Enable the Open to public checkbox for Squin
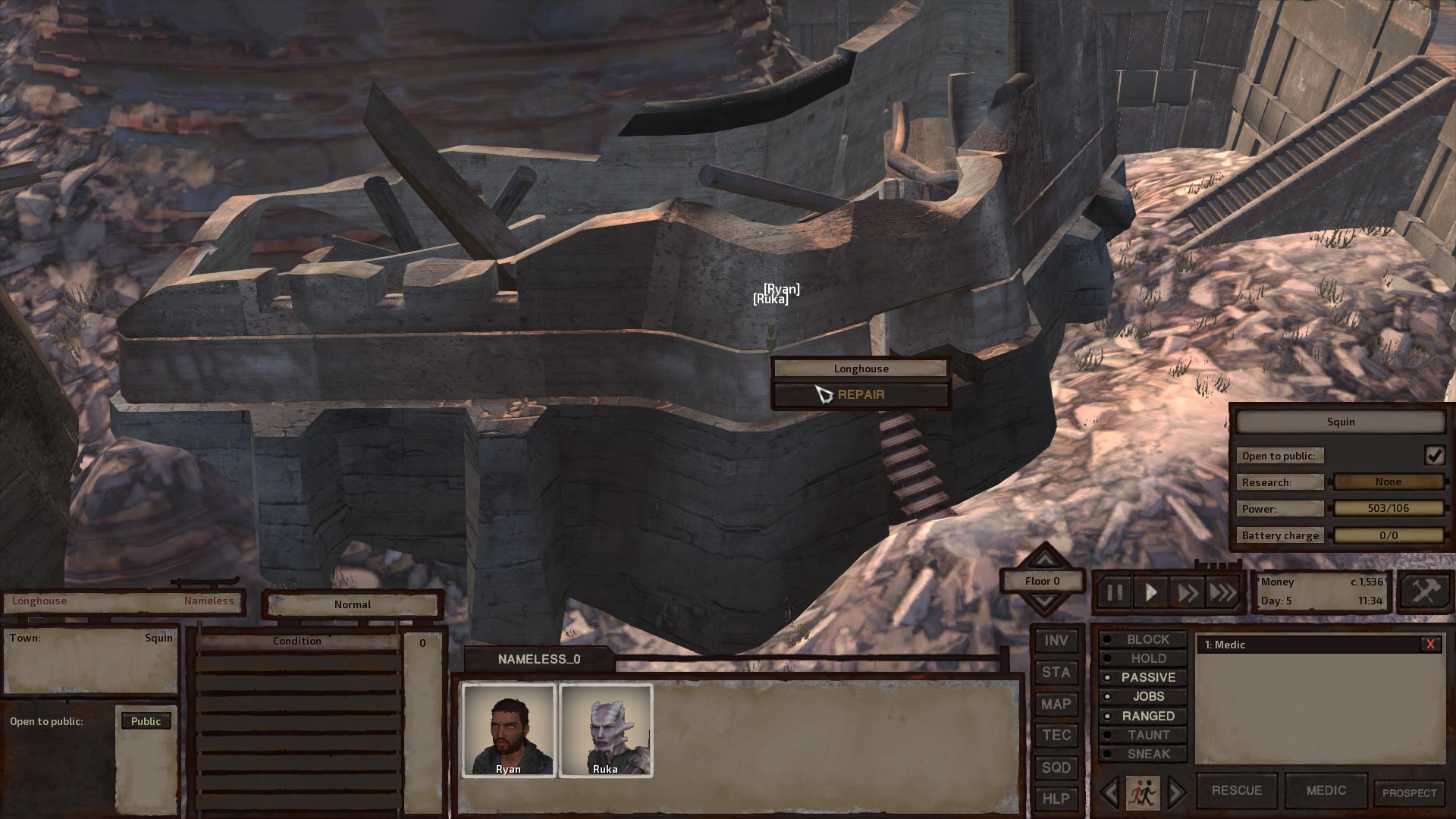Image resolution: width=1456 pixels, height=819 pixels. pyautogui.click(x=1435, y=455)
